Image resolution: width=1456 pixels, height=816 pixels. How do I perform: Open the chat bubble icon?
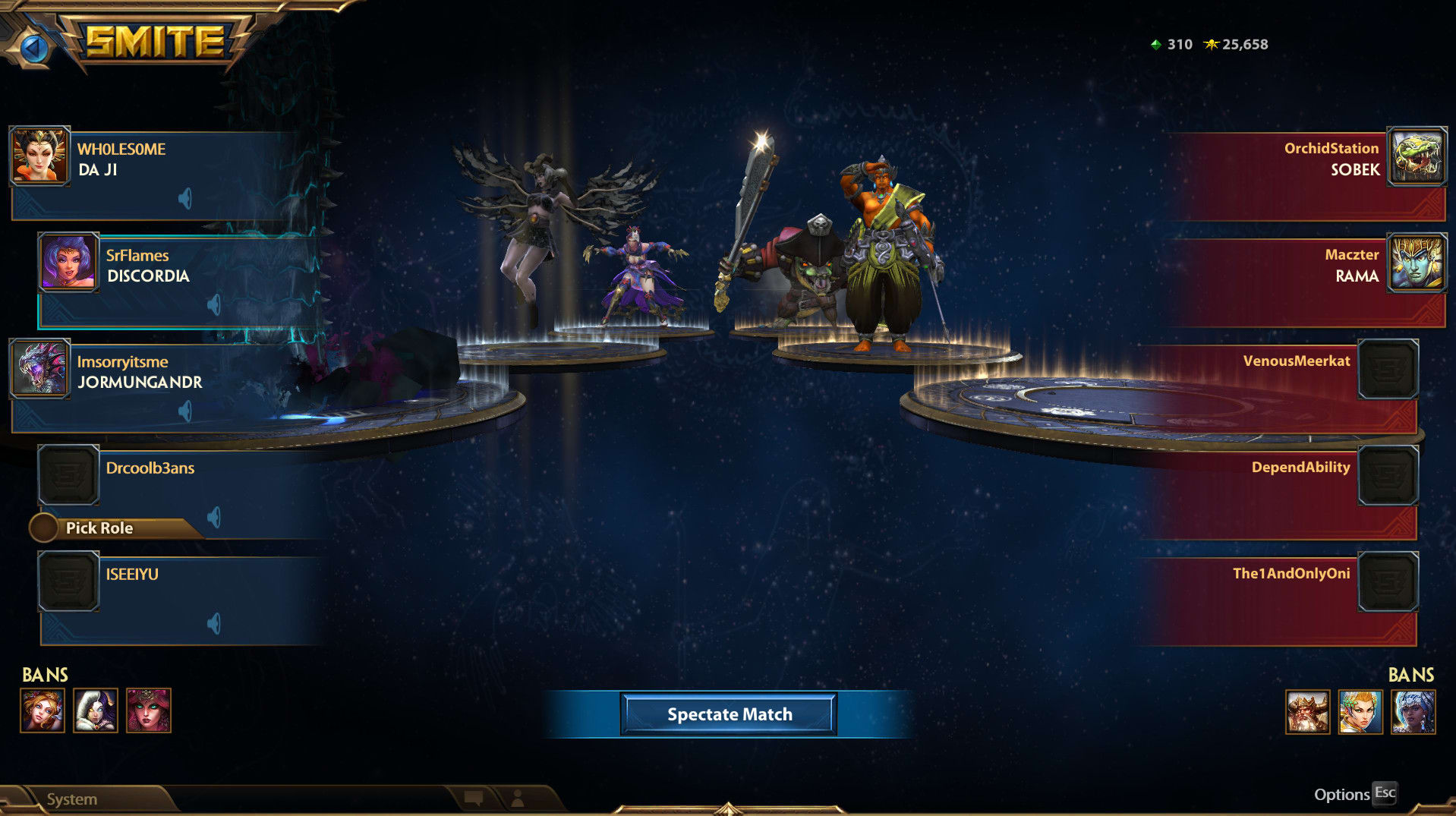coord(474,798)
